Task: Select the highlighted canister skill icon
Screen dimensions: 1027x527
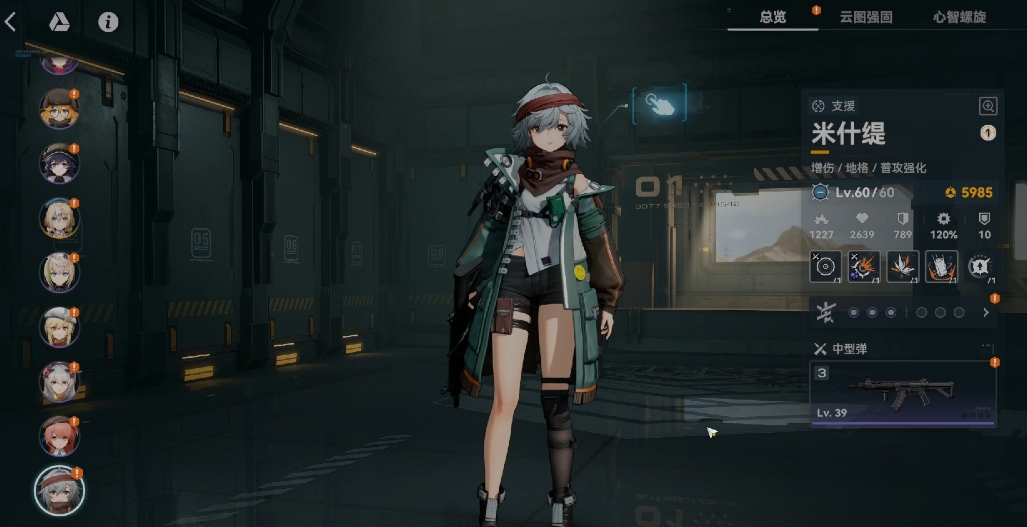Action: [x=941, y=267]
